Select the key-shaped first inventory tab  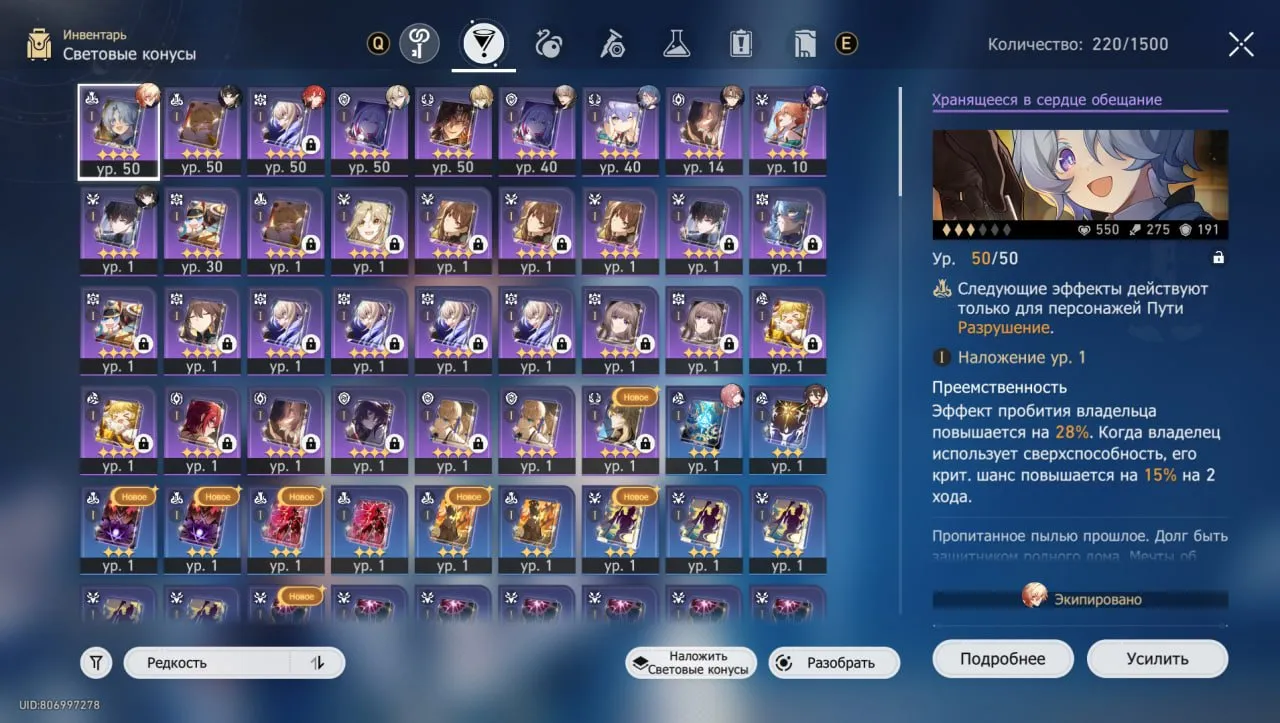420,44
